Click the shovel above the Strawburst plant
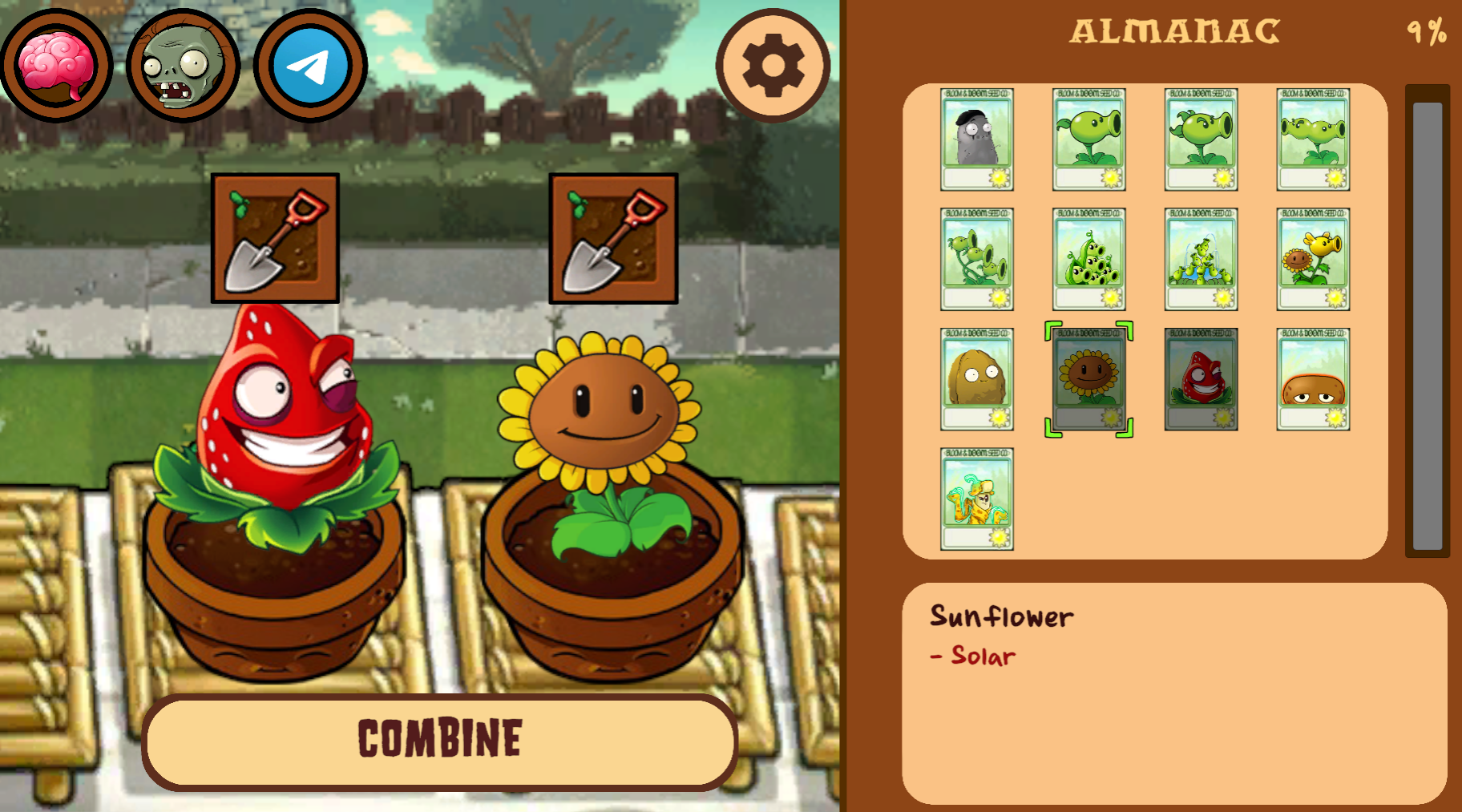This screenshot has width=1462, height=812. [275, 238]
